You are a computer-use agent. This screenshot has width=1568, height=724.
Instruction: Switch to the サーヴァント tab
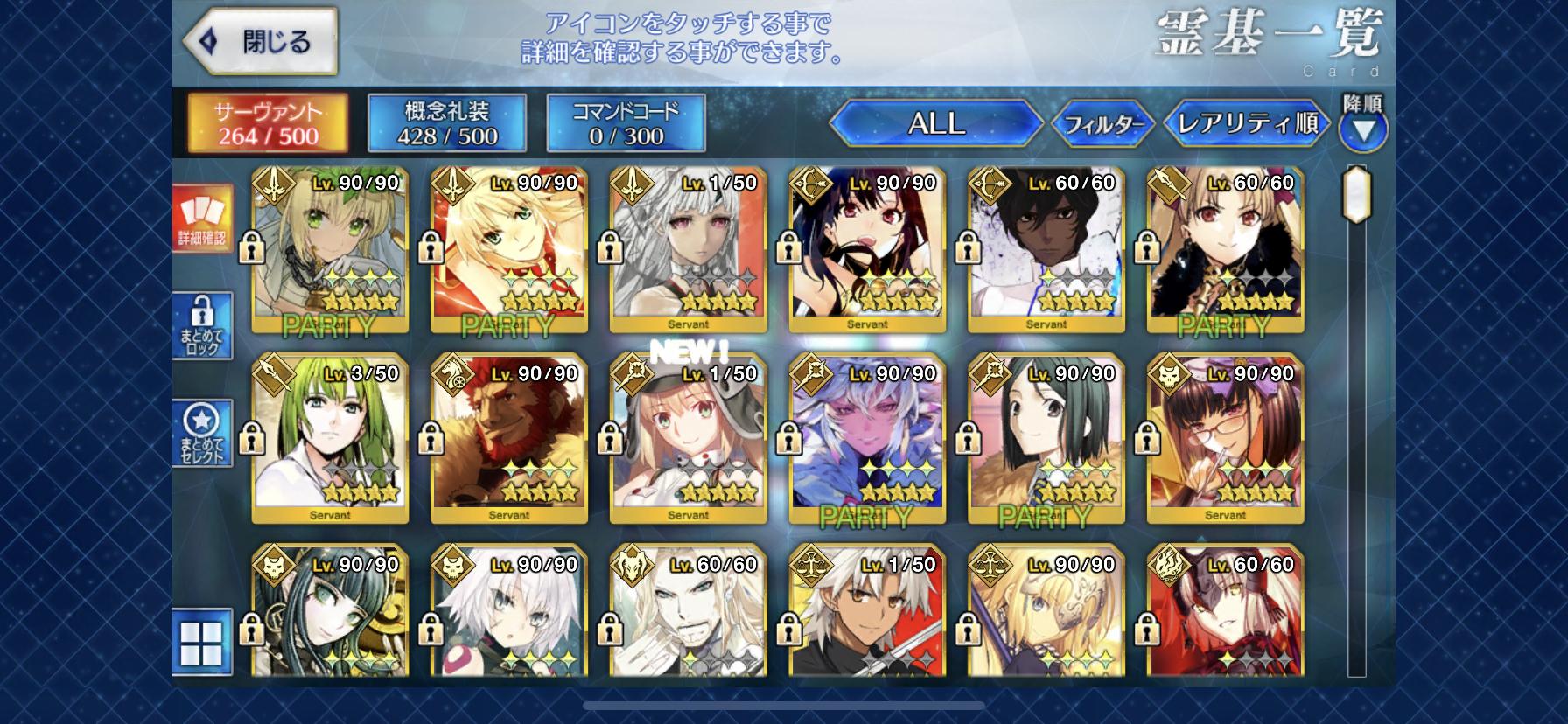269,123
